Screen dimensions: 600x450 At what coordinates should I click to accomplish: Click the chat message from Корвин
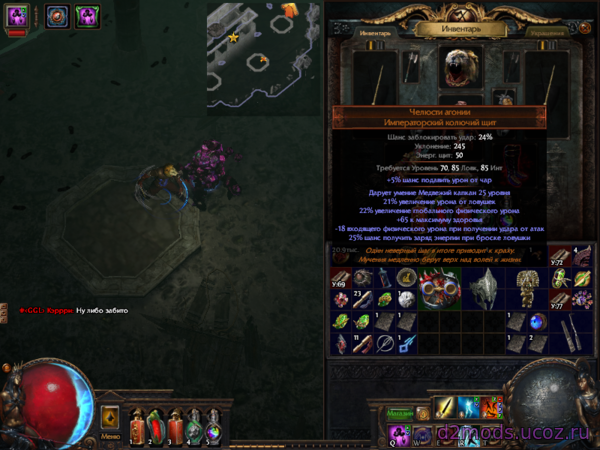[68, 310]
